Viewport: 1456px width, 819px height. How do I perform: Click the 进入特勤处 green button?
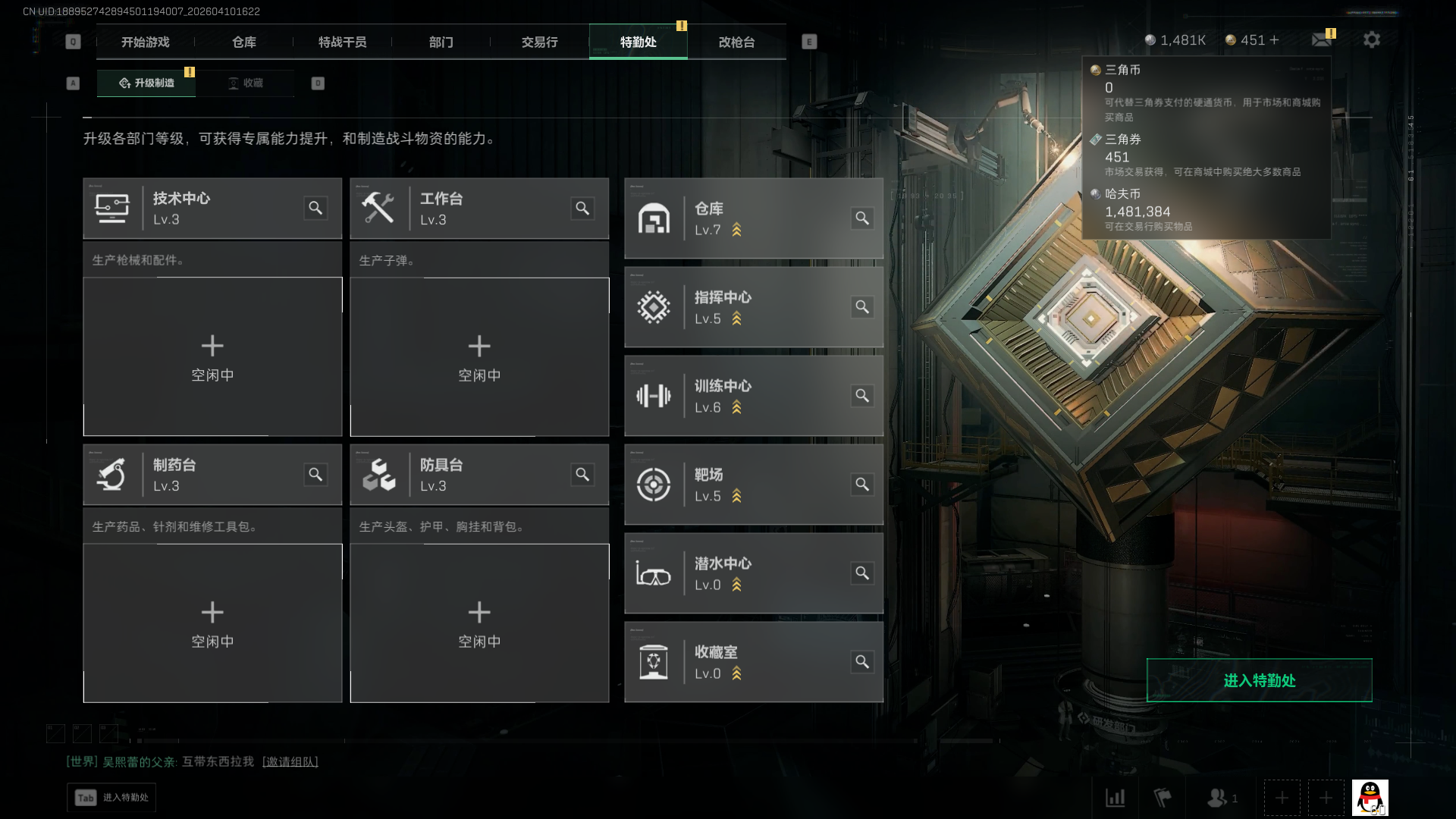tap(1259, 680)
